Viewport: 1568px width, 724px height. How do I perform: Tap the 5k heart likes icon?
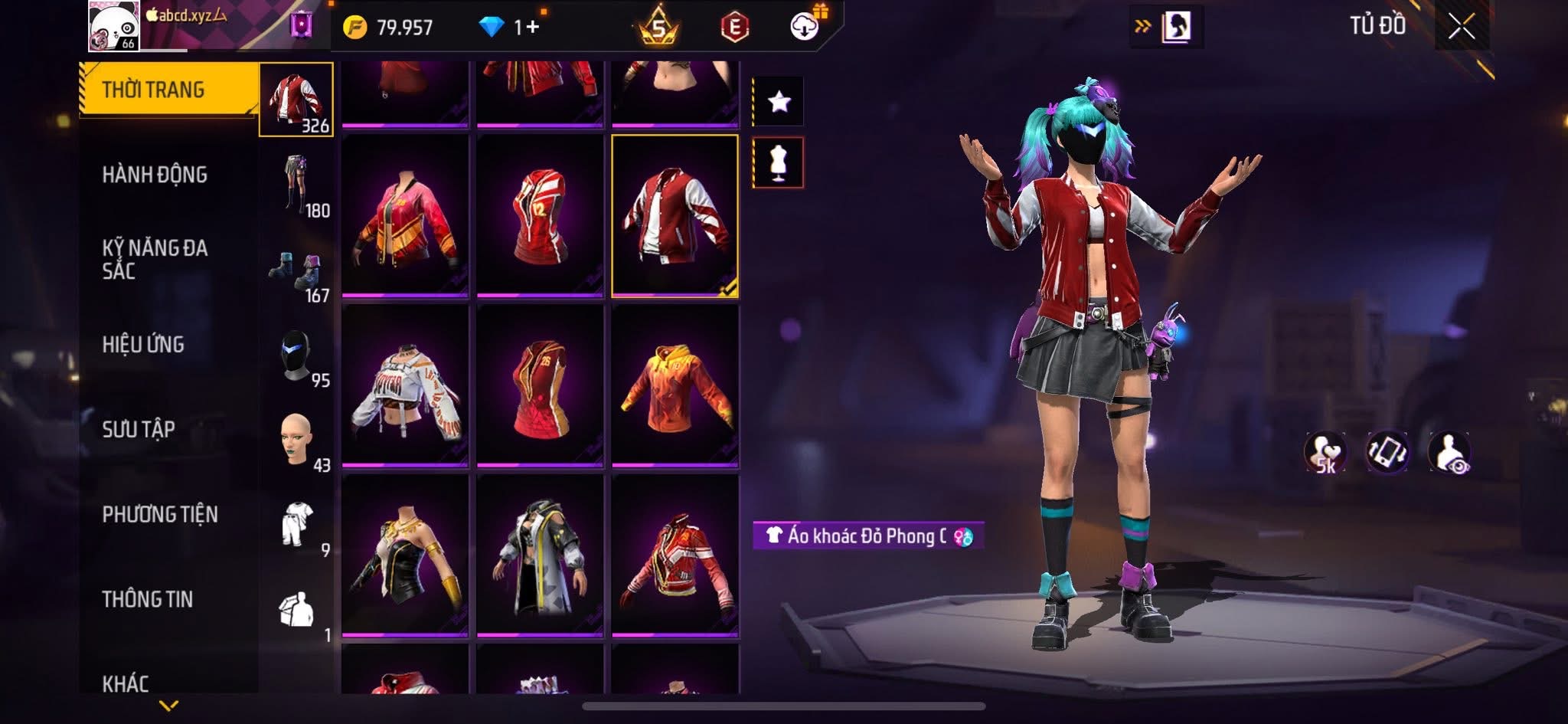[x=1325, y=453]
